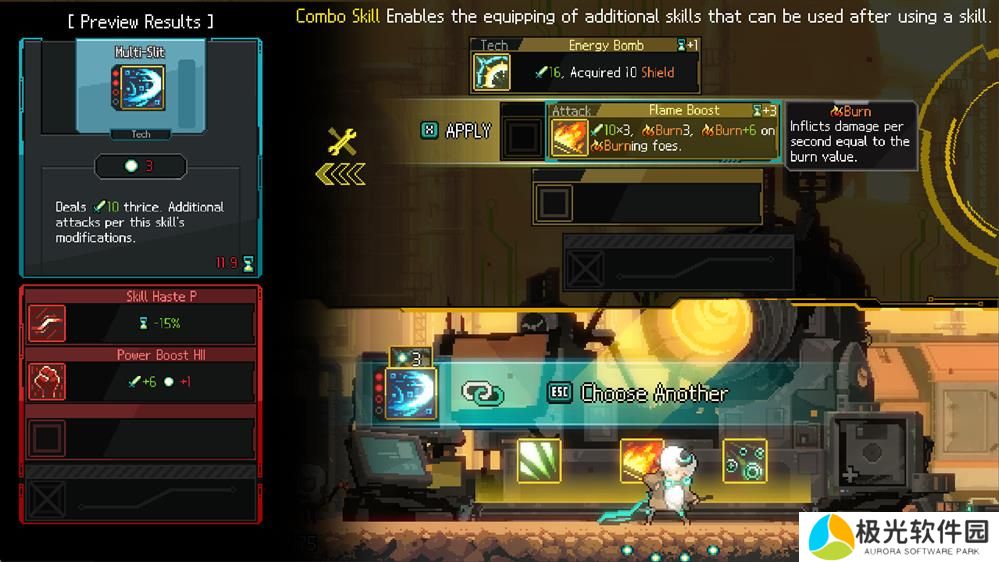The height and width of the screenshot is (562, 999).
Task: Click the wrench and screwdriver icon
Action: point(342,142)
